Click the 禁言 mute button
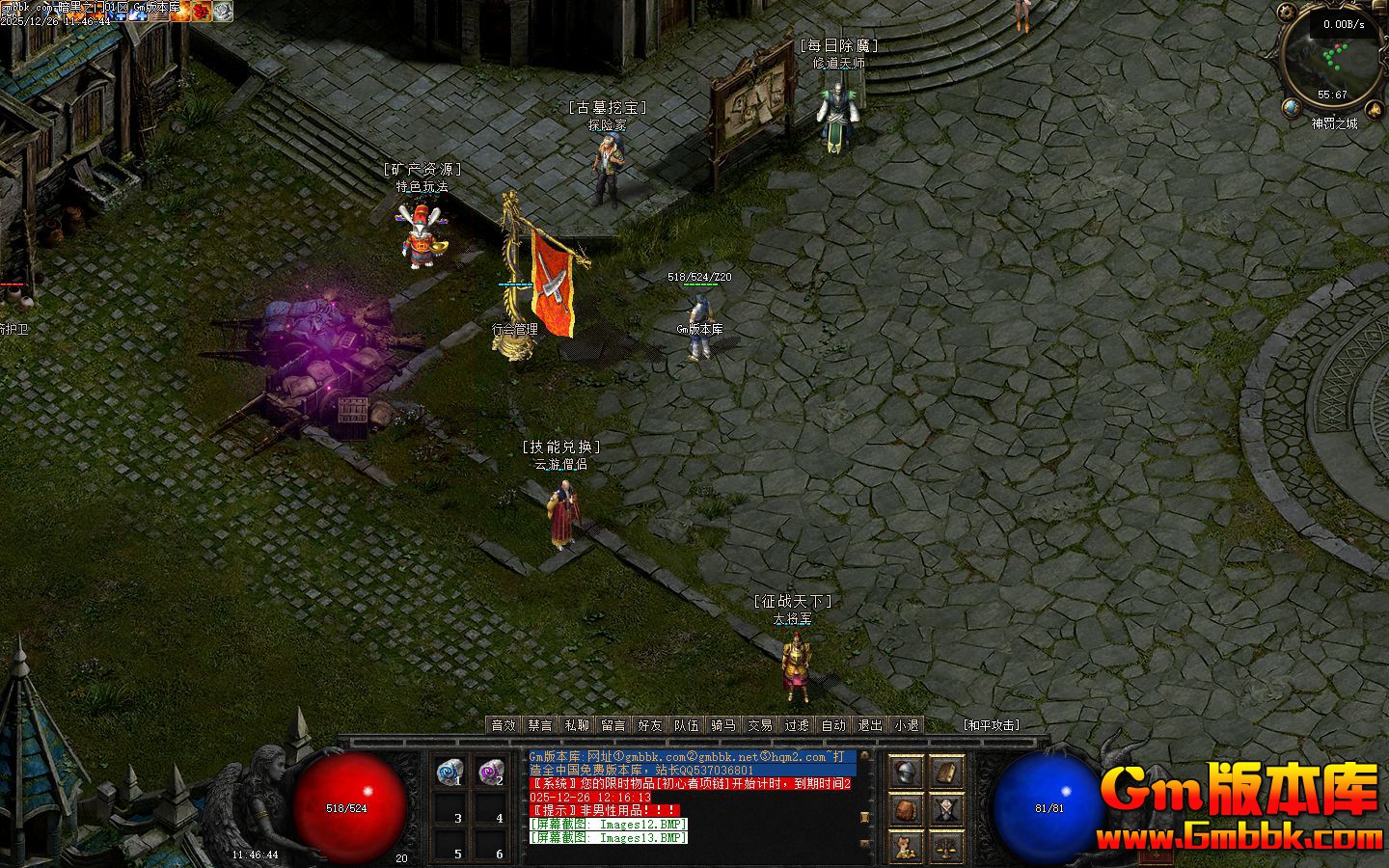 point(540,725)
